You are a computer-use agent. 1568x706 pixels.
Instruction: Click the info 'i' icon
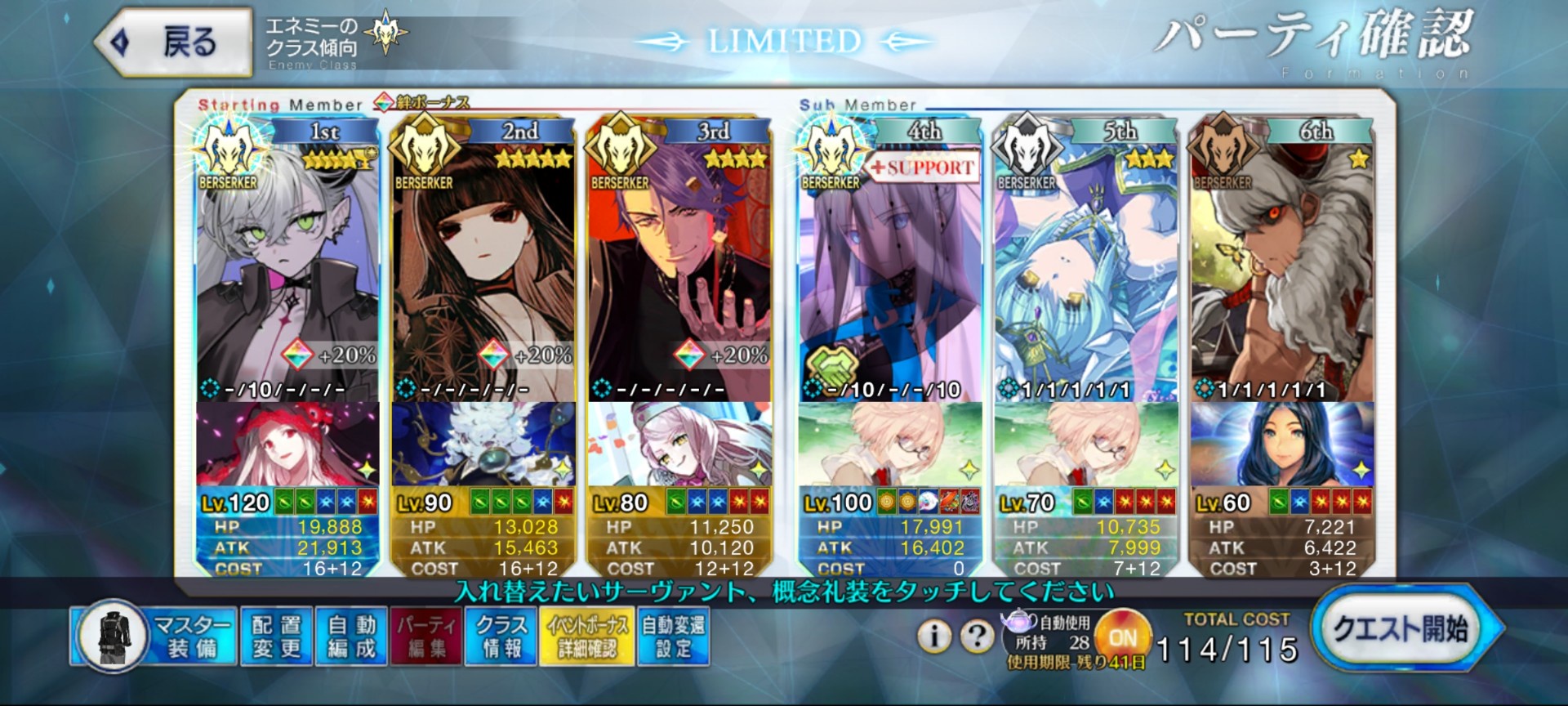(x=934, y=636)
